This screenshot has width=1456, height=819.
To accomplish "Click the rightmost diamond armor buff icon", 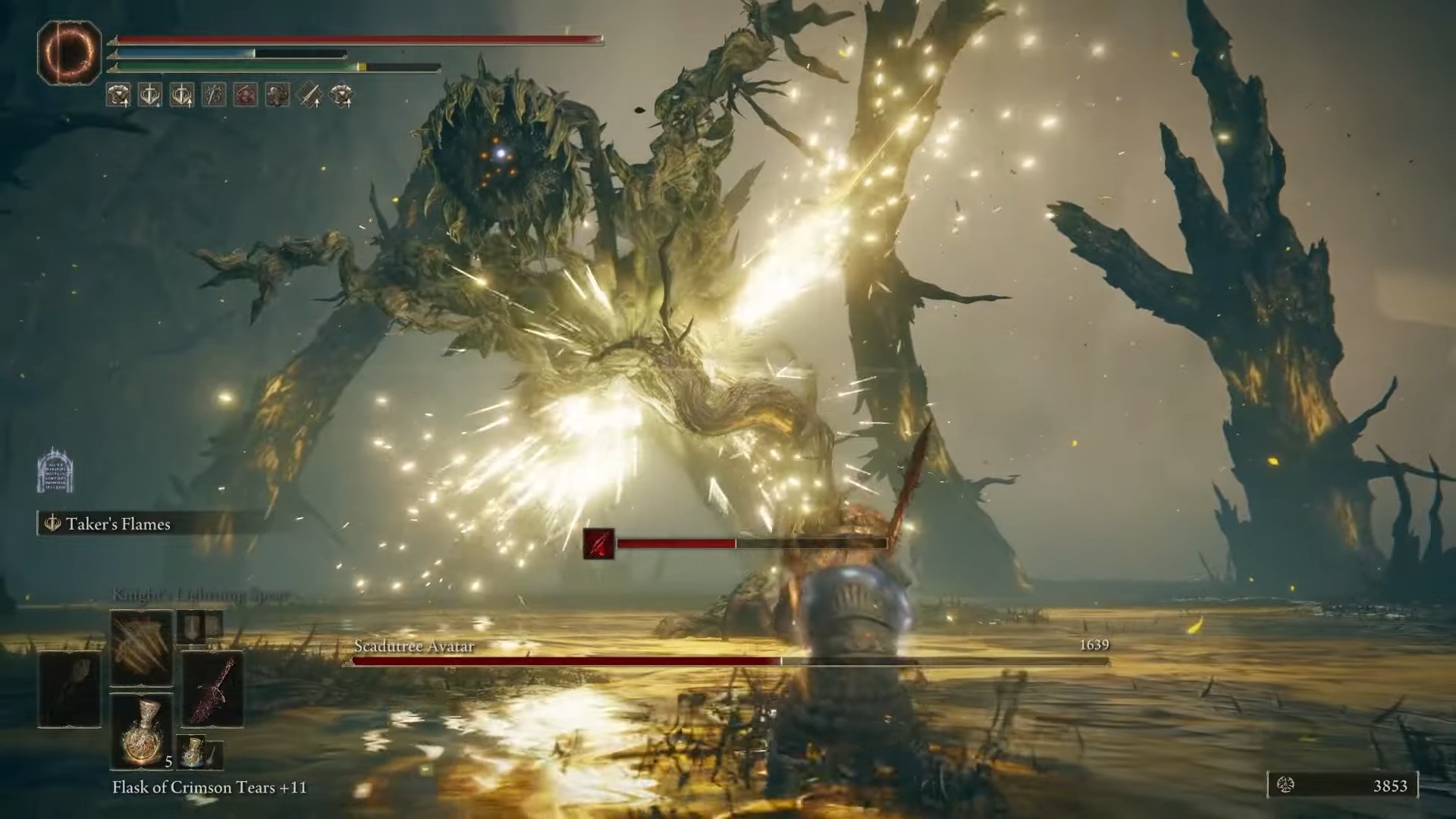I will click(x=342, y=93).
